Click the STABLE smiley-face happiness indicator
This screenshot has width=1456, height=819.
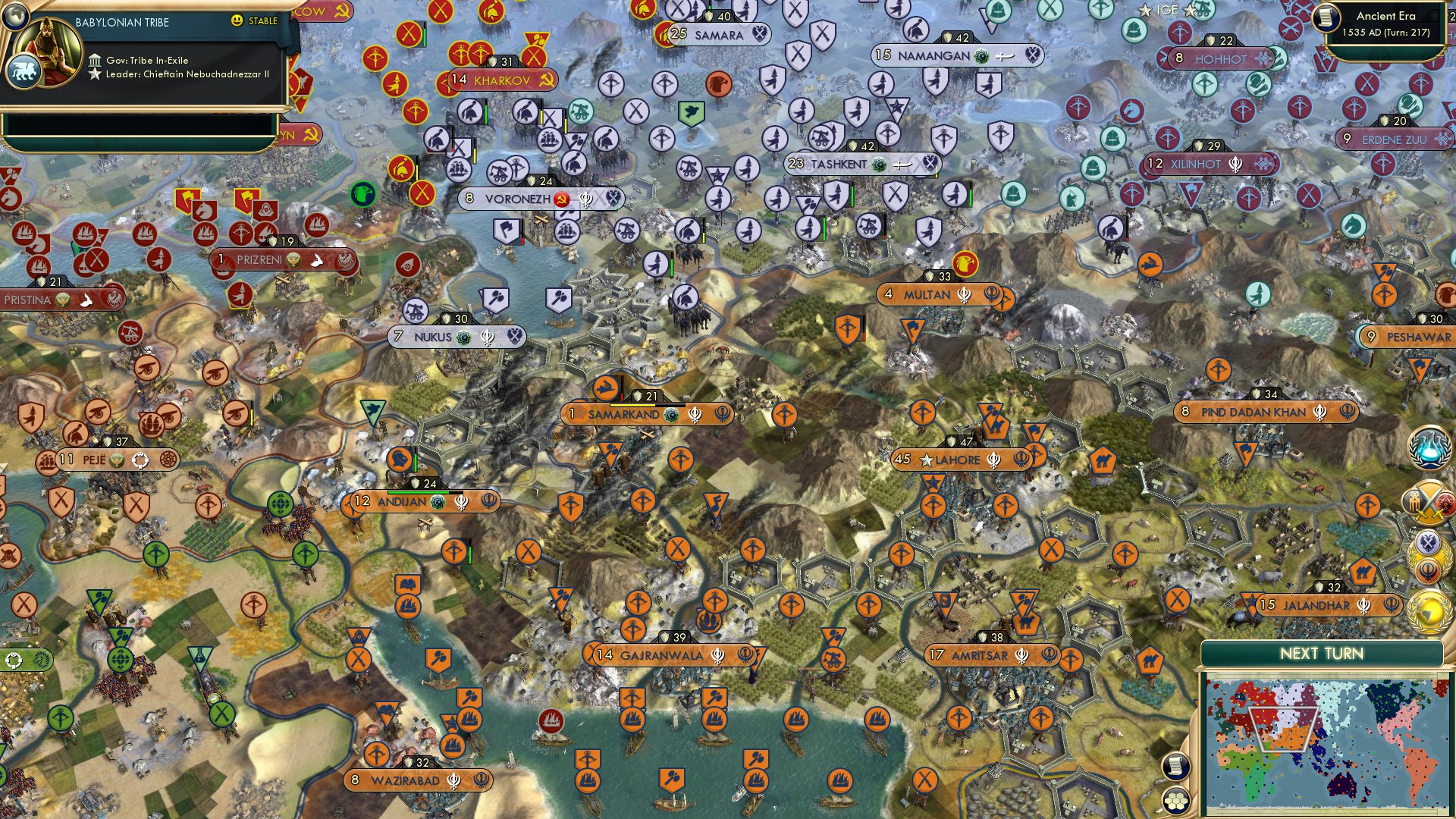[237, 21]
